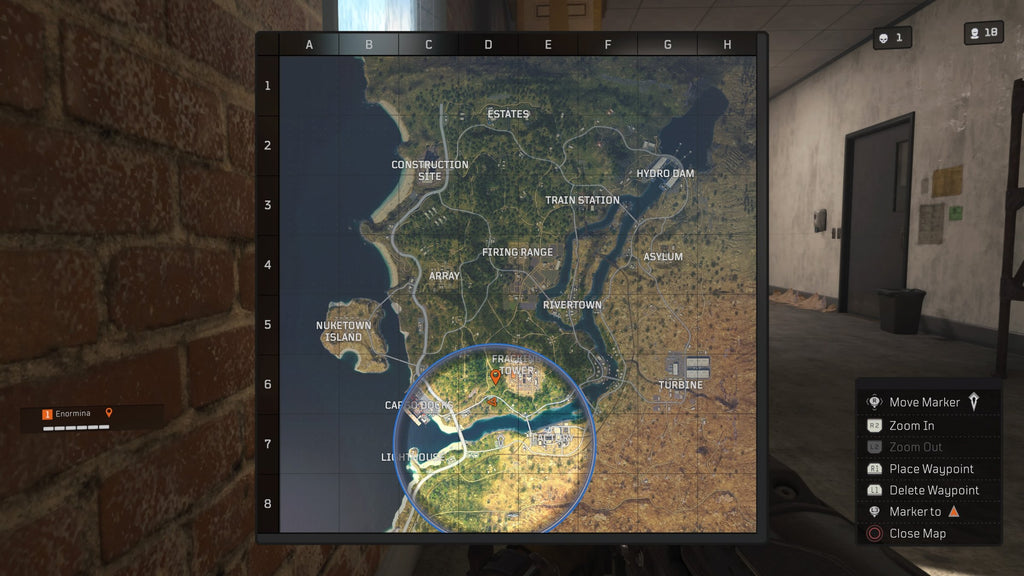Choose Rivertown on the map
The height and width of the screenshot is (576, 1024).
[572, 305]
